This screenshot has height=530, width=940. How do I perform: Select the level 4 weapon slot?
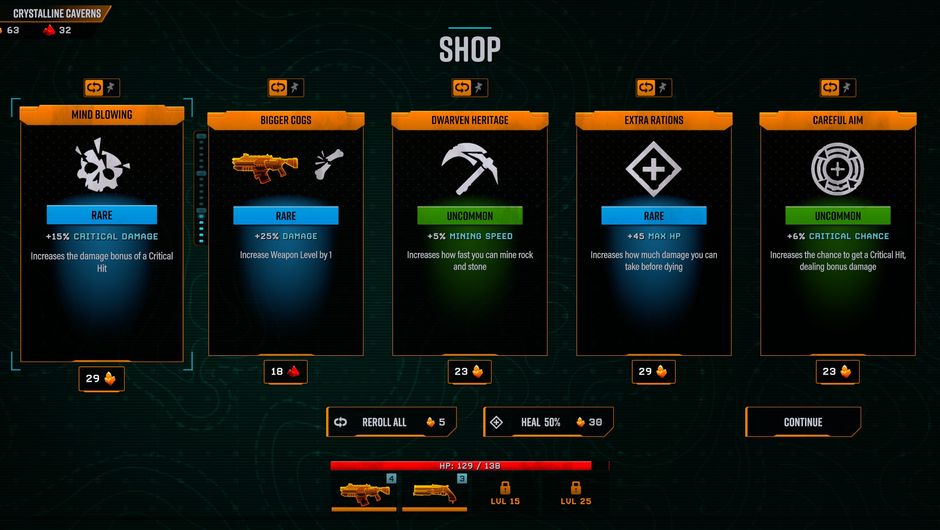(365, 492)
